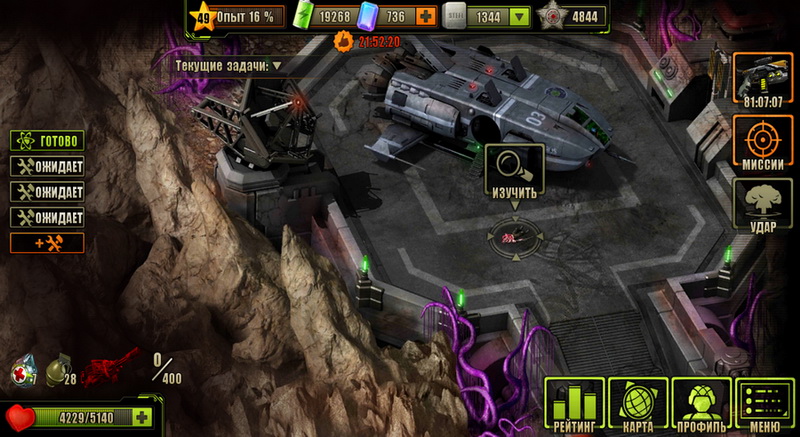Image resolution: width=800 pixels, height=437 pixels.
Task: Open the Миссии crosshair button
Action: pyautogui.click(x=763, y=143)
